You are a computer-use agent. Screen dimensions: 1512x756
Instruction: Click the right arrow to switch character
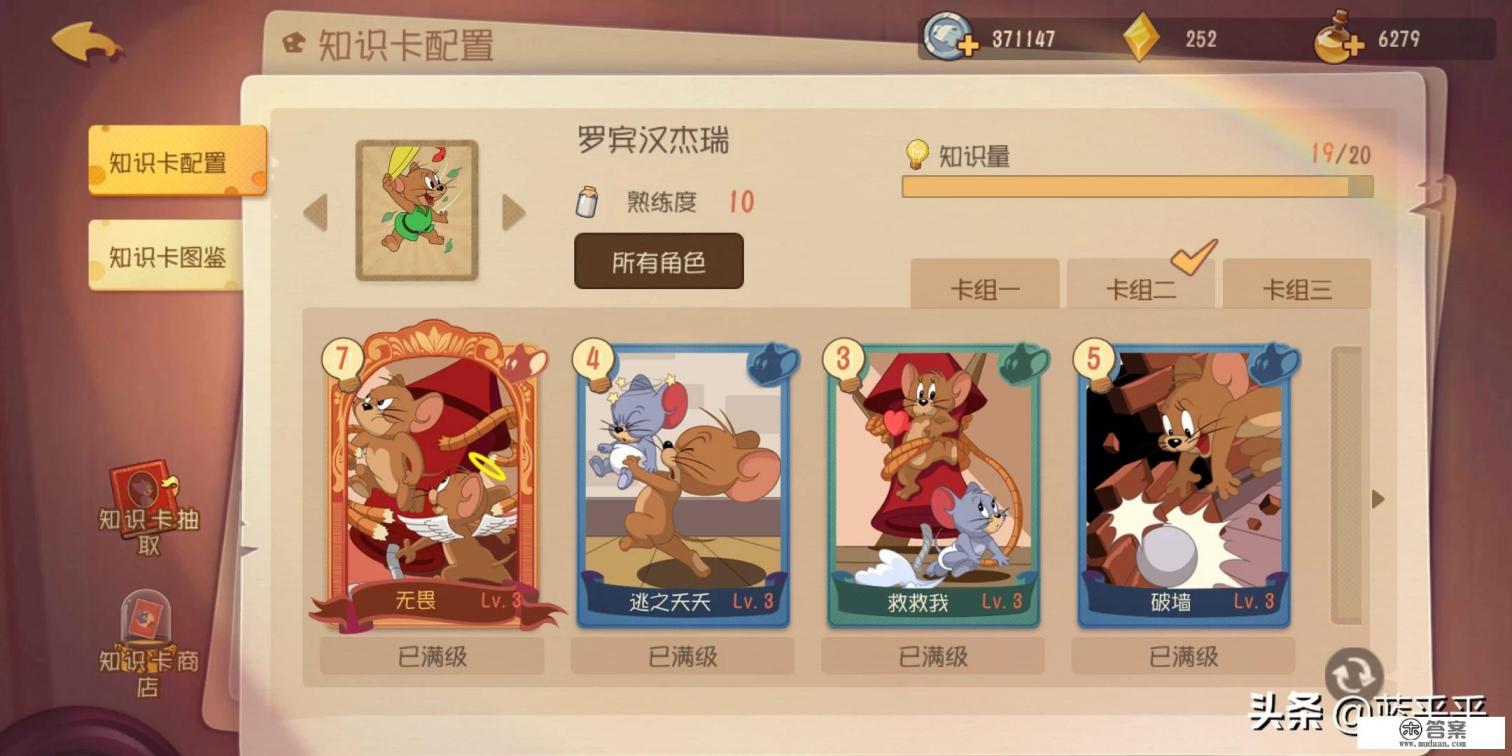tap(513, 212)
